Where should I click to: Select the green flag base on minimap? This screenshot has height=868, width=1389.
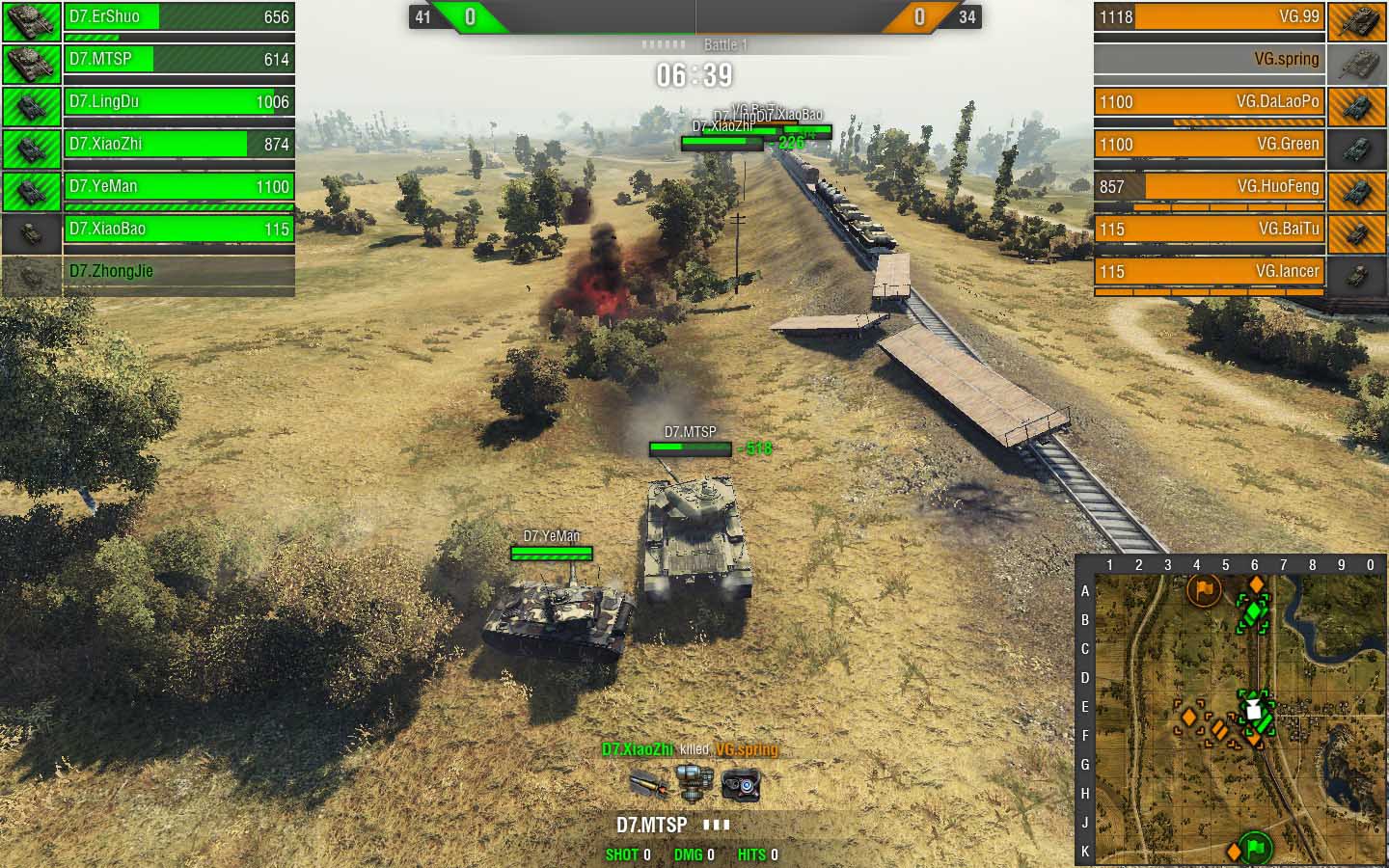1255,848
